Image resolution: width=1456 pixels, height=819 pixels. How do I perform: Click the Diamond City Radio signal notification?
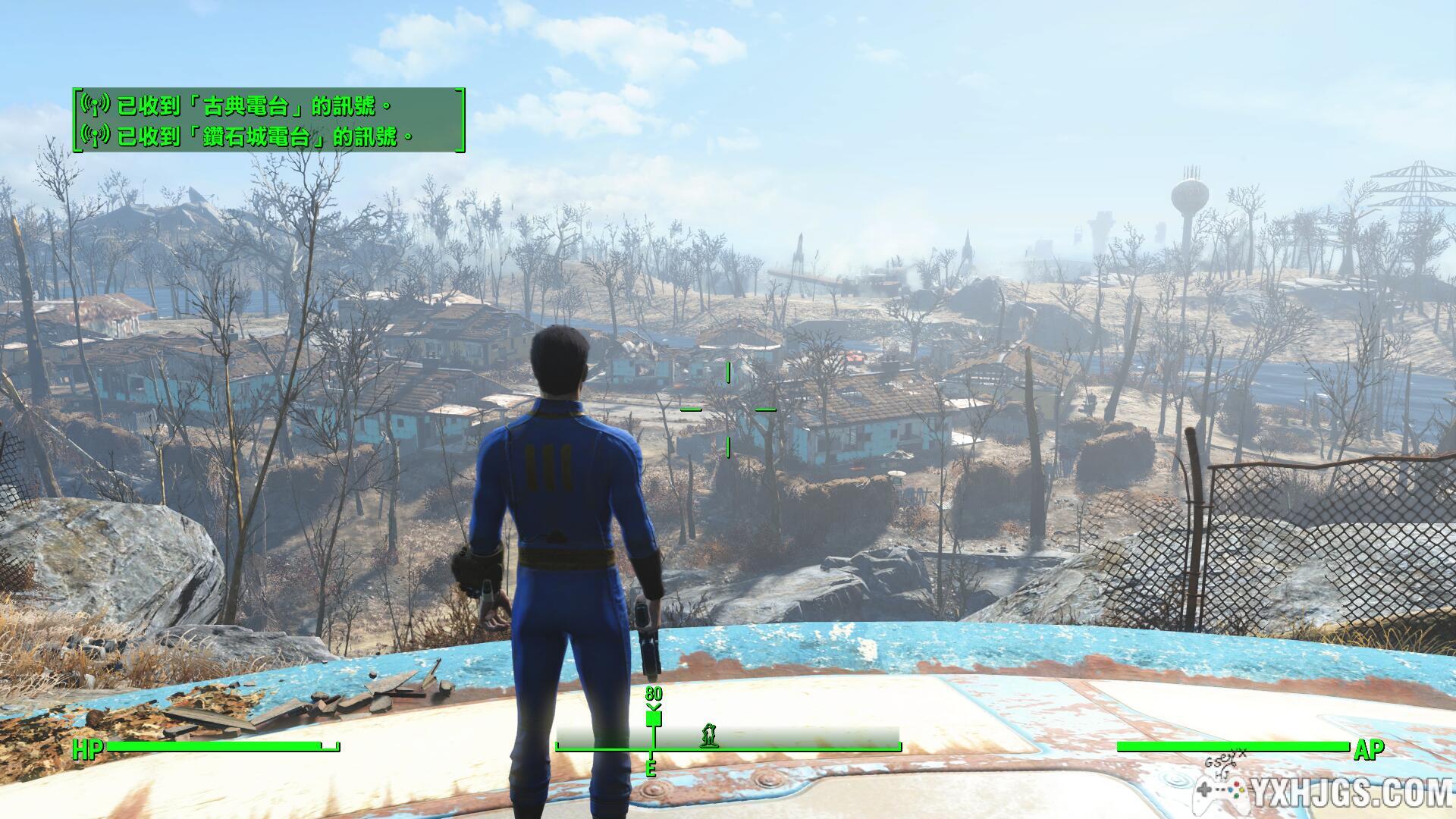coord(247,136)
